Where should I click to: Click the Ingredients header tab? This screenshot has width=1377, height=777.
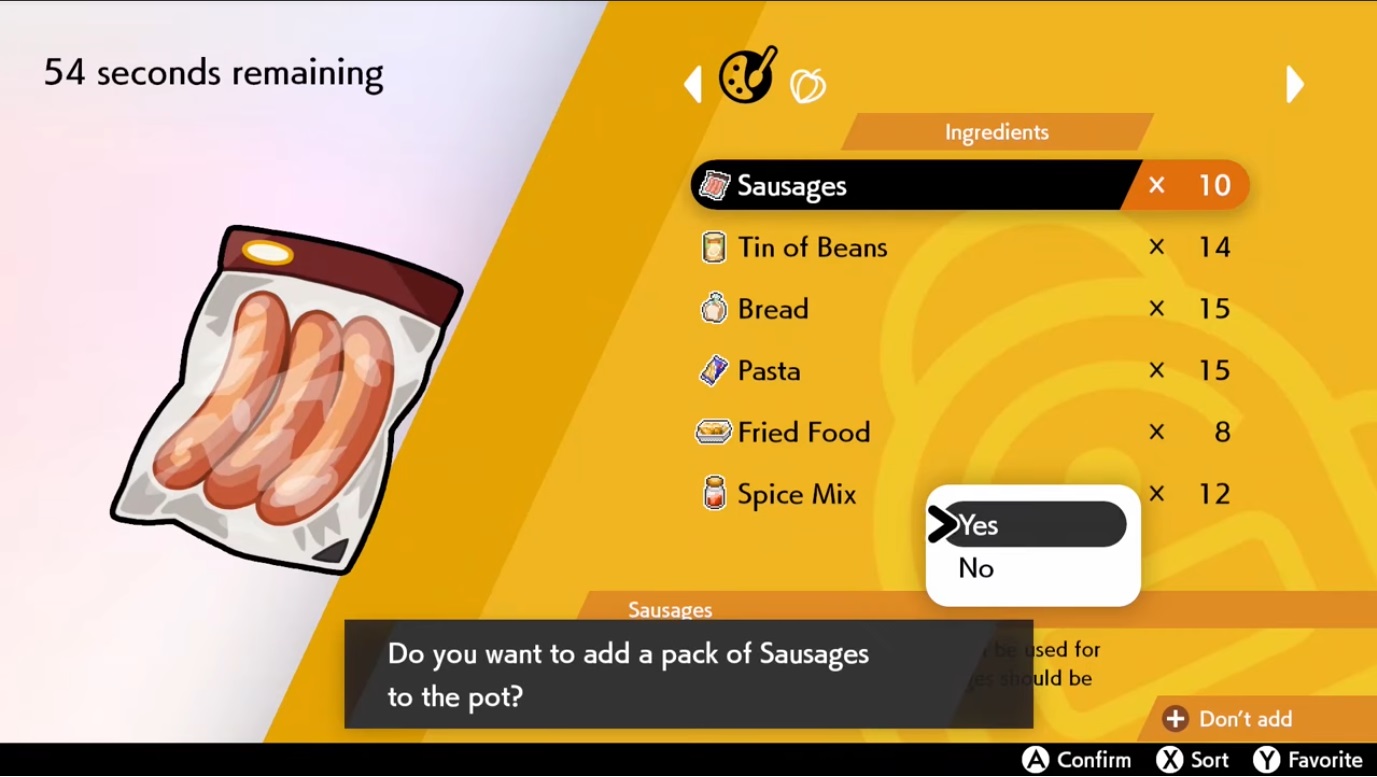coord(997,131)
